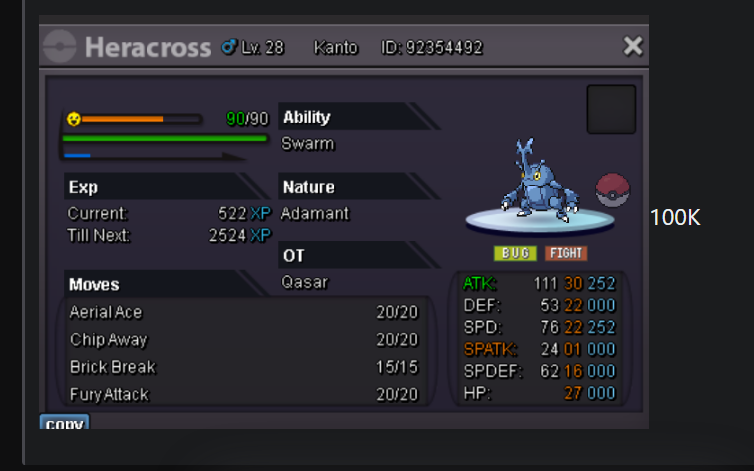
Task: Choose the Brick Break move row
Action: point(243,367)
